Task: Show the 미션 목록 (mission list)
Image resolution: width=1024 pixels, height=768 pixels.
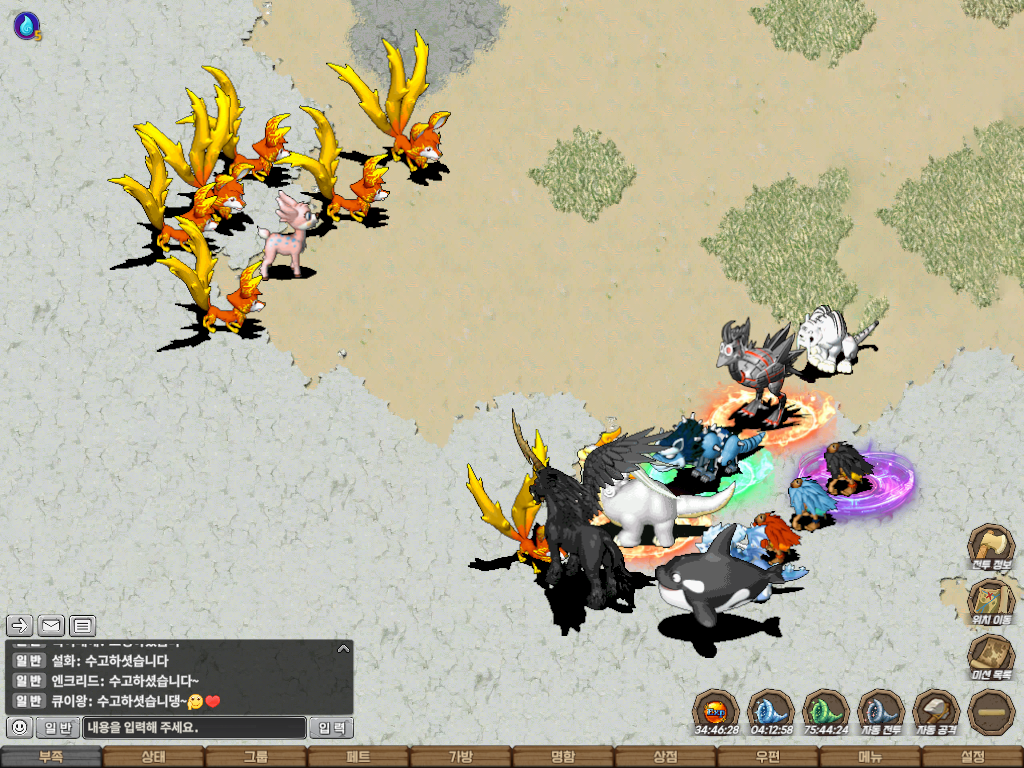Action: point(990,657)
